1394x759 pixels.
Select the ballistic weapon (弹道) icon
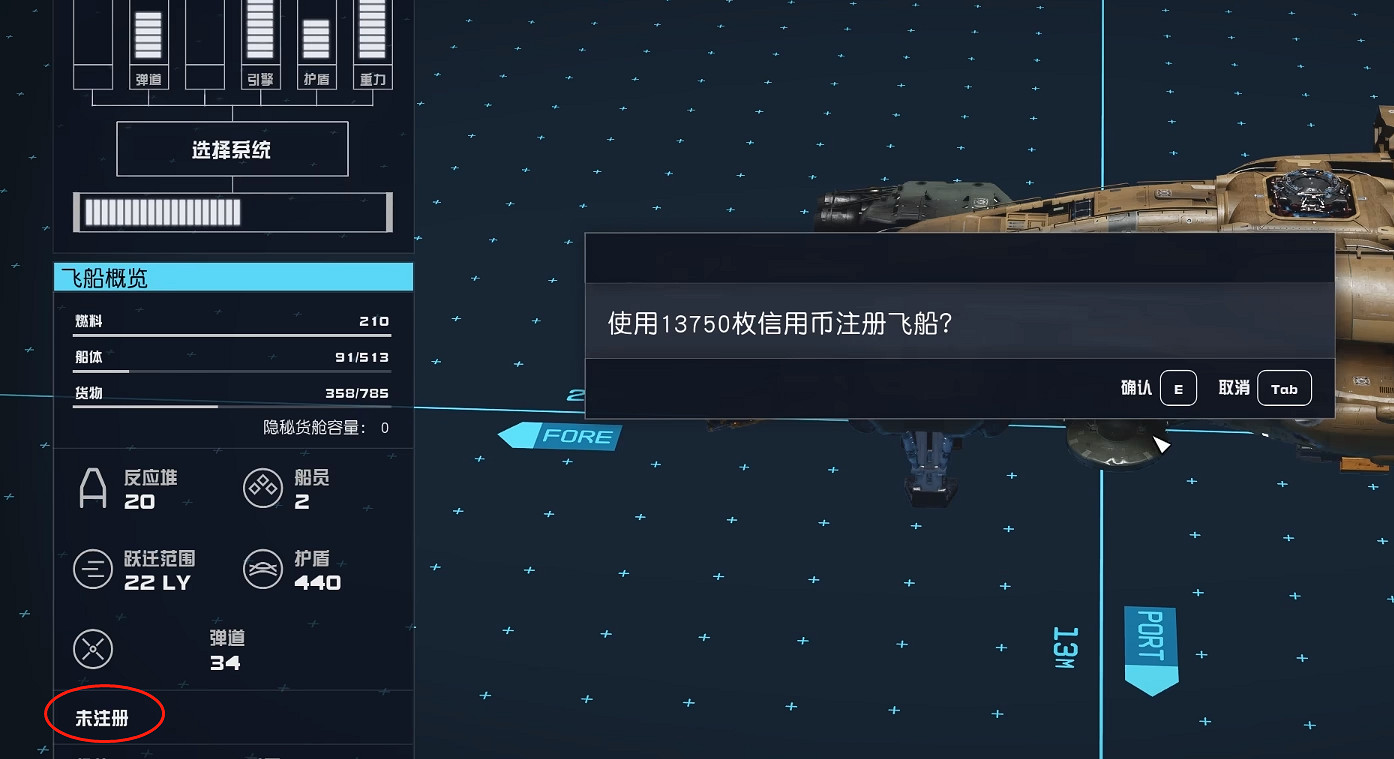click(93, 647)
